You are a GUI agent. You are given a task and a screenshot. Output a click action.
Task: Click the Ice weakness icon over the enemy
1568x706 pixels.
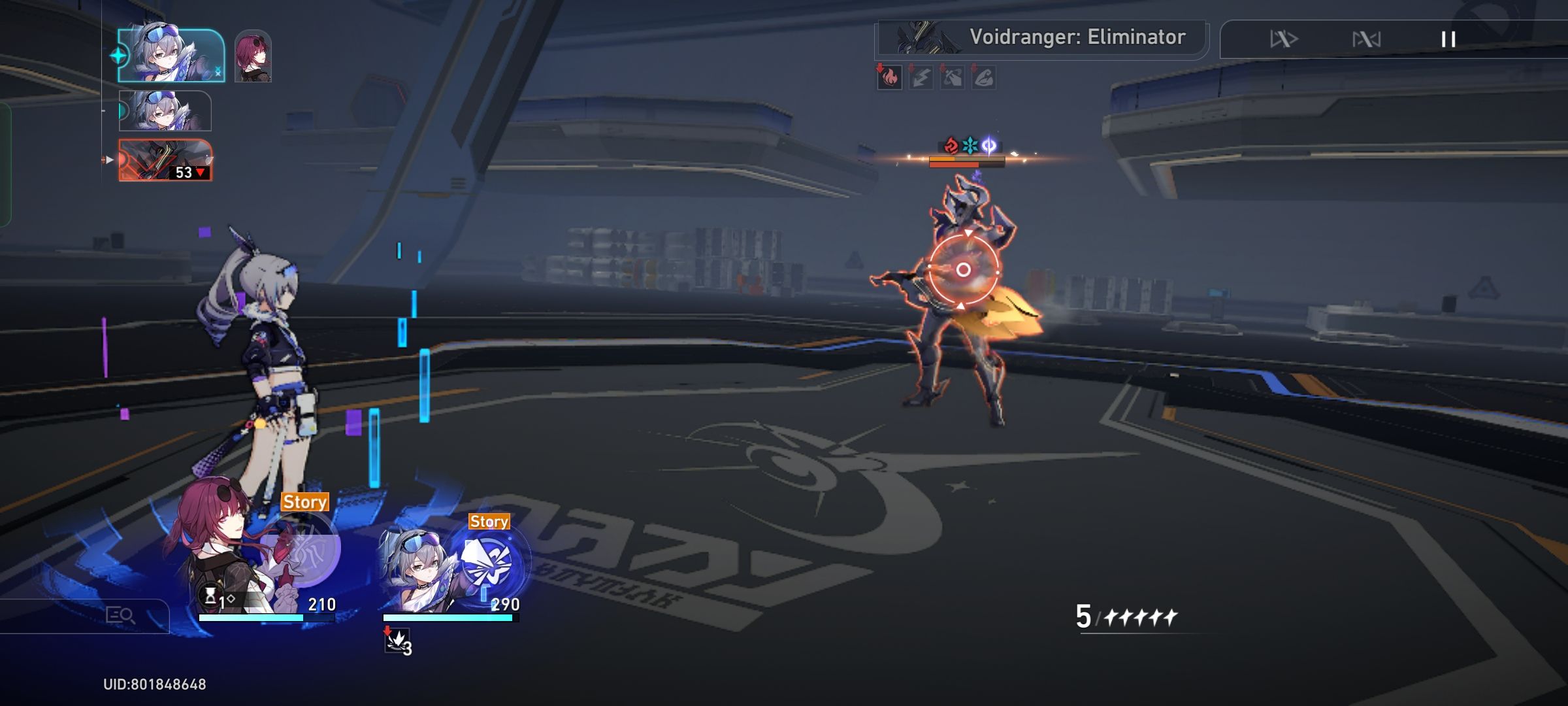pos(969,145)
